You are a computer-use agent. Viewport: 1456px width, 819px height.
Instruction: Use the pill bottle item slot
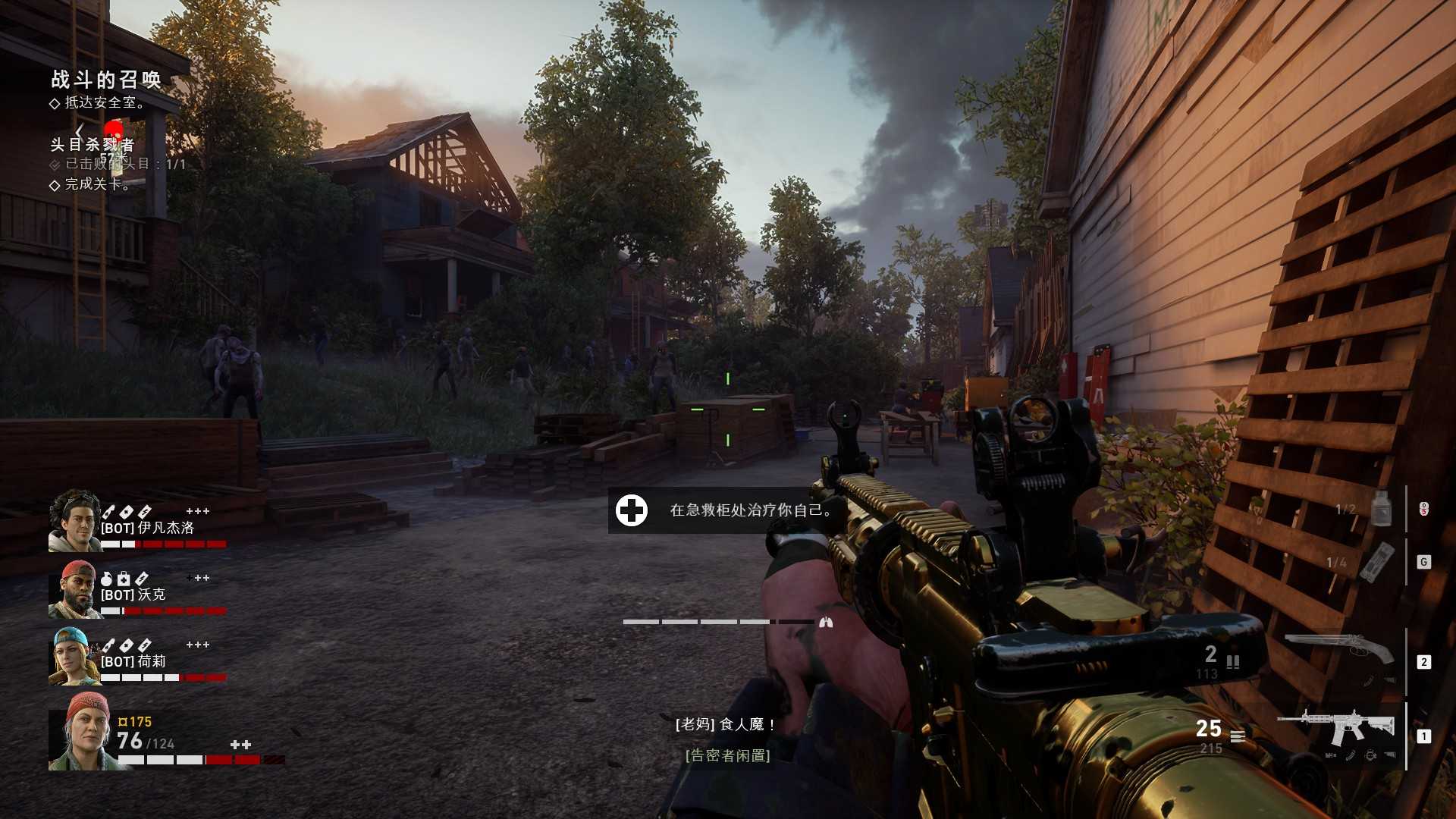click(x=1381, y=509)
